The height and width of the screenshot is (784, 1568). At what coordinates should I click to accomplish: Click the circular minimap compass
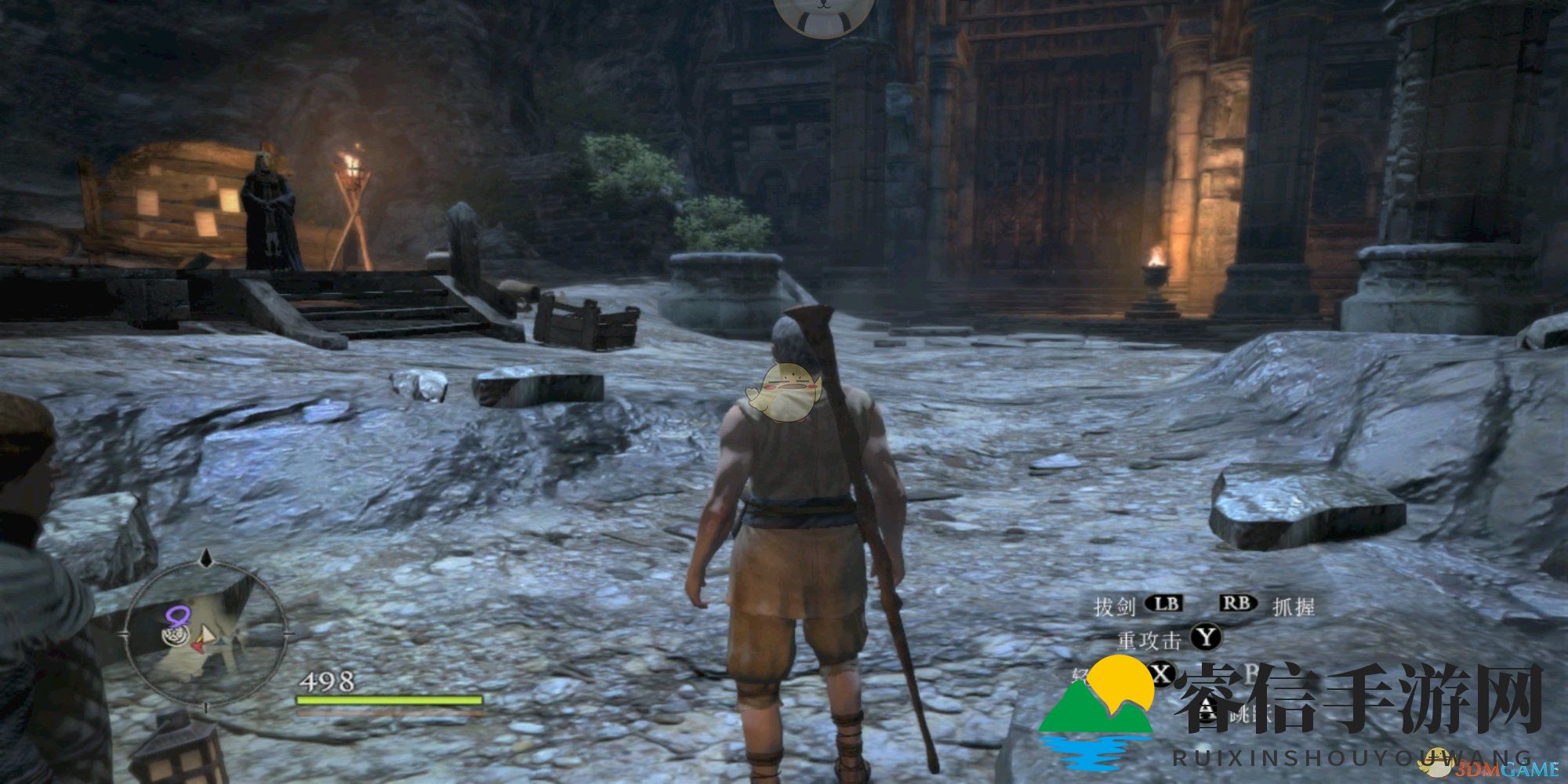(x=205, y=632)
